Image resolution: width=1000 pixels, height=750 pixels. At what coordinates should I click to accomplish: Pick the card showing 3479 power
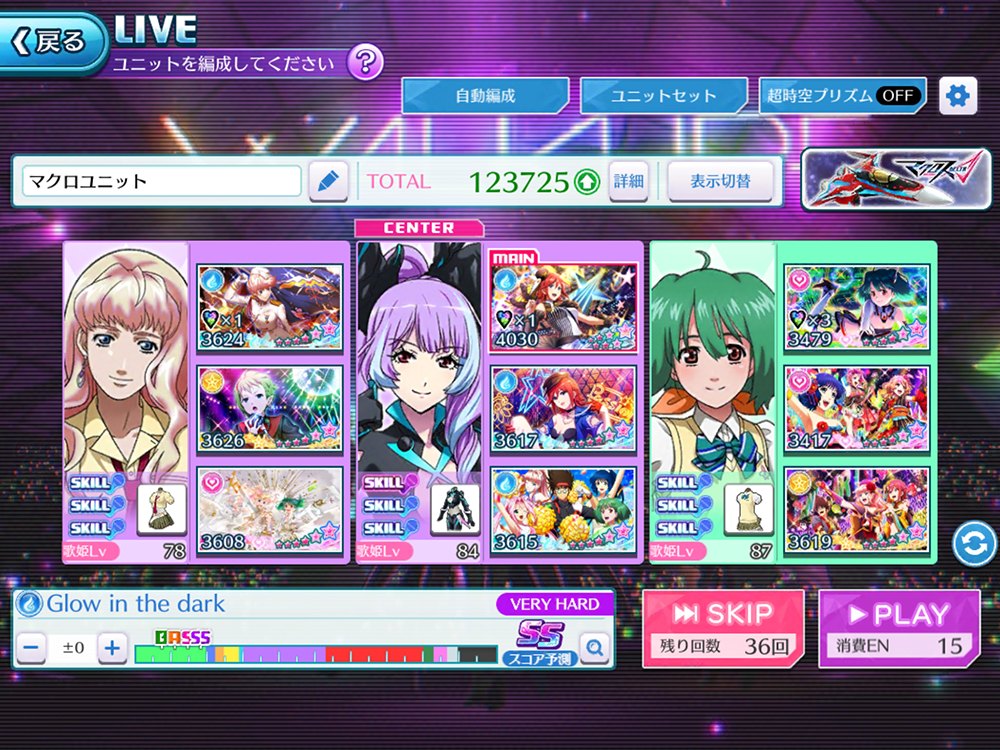coord(856,307)
